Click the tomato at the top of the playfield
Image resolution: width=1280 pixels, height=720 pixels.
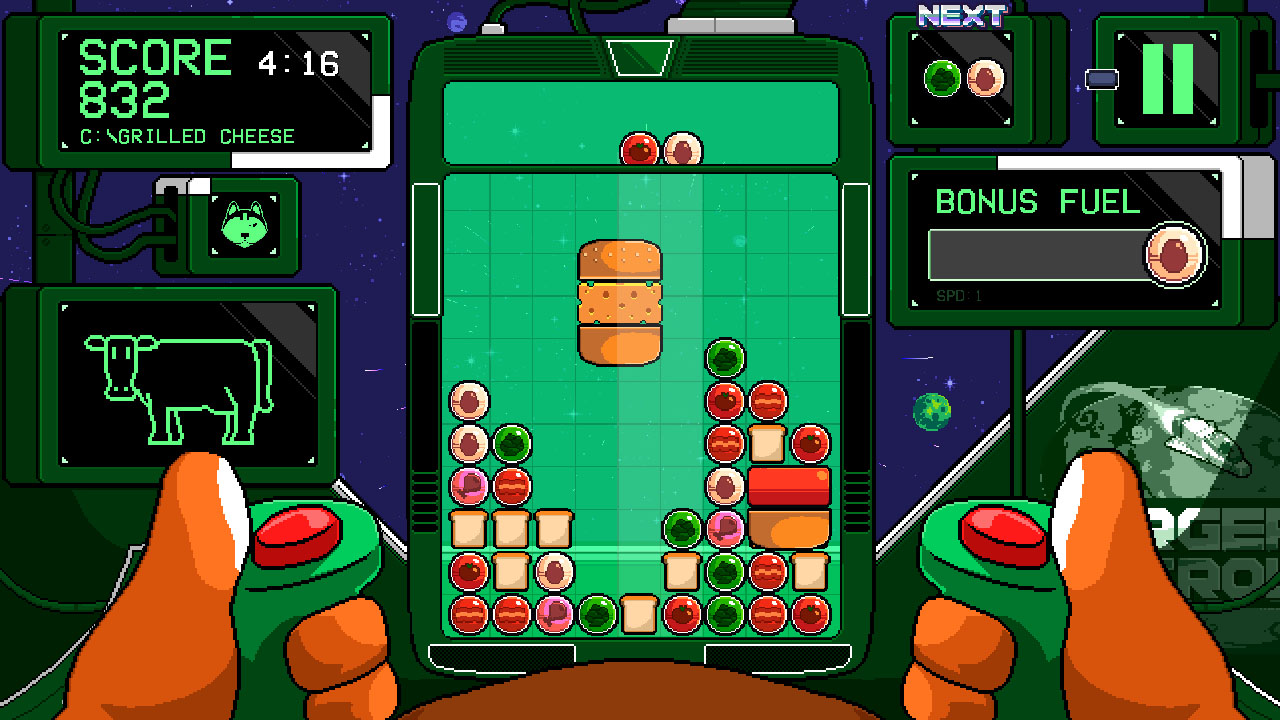tap(638, 147)
